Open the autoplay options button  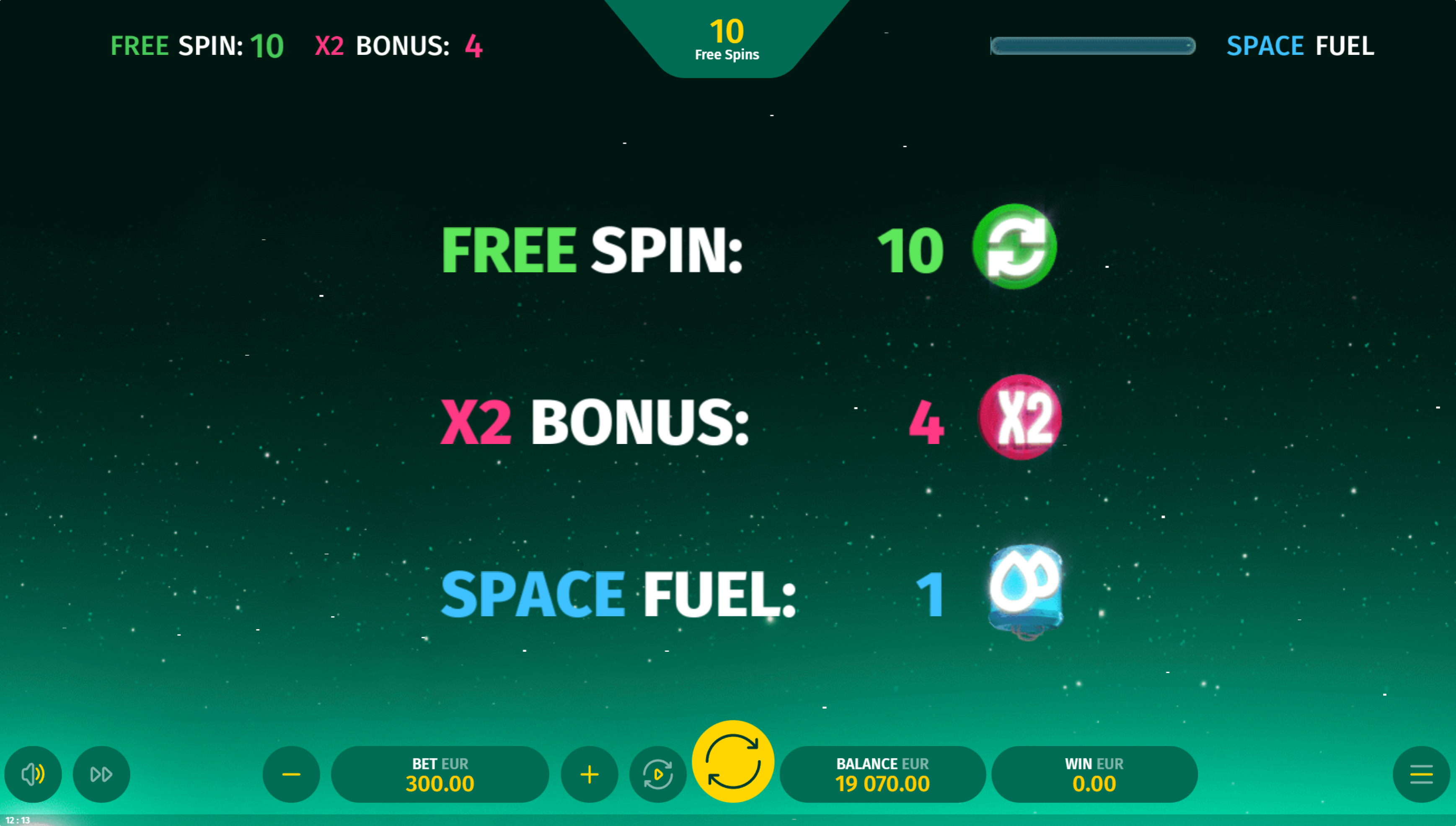tap(658, 774)
